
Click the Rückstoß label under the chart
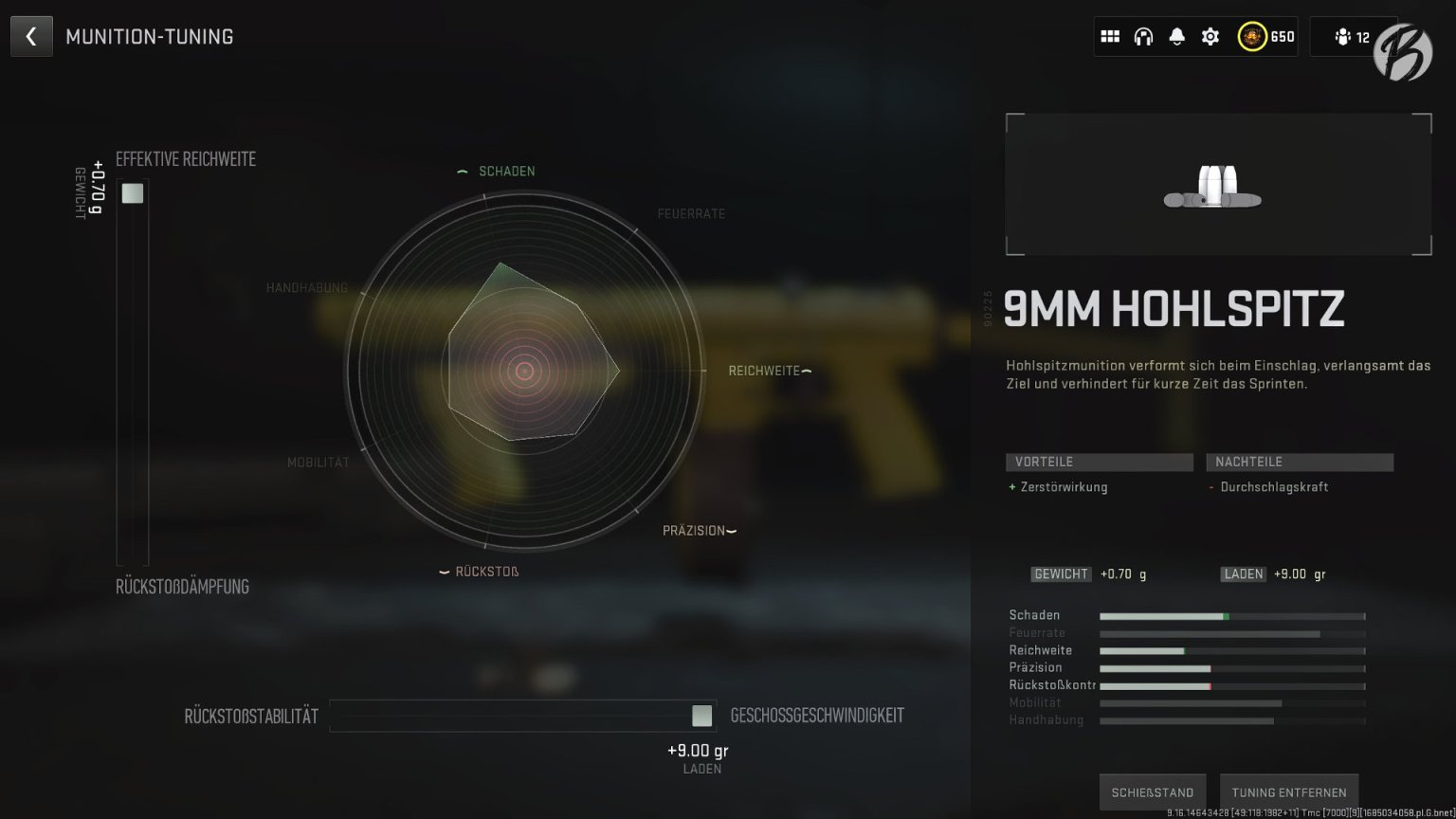coord(485,571)
